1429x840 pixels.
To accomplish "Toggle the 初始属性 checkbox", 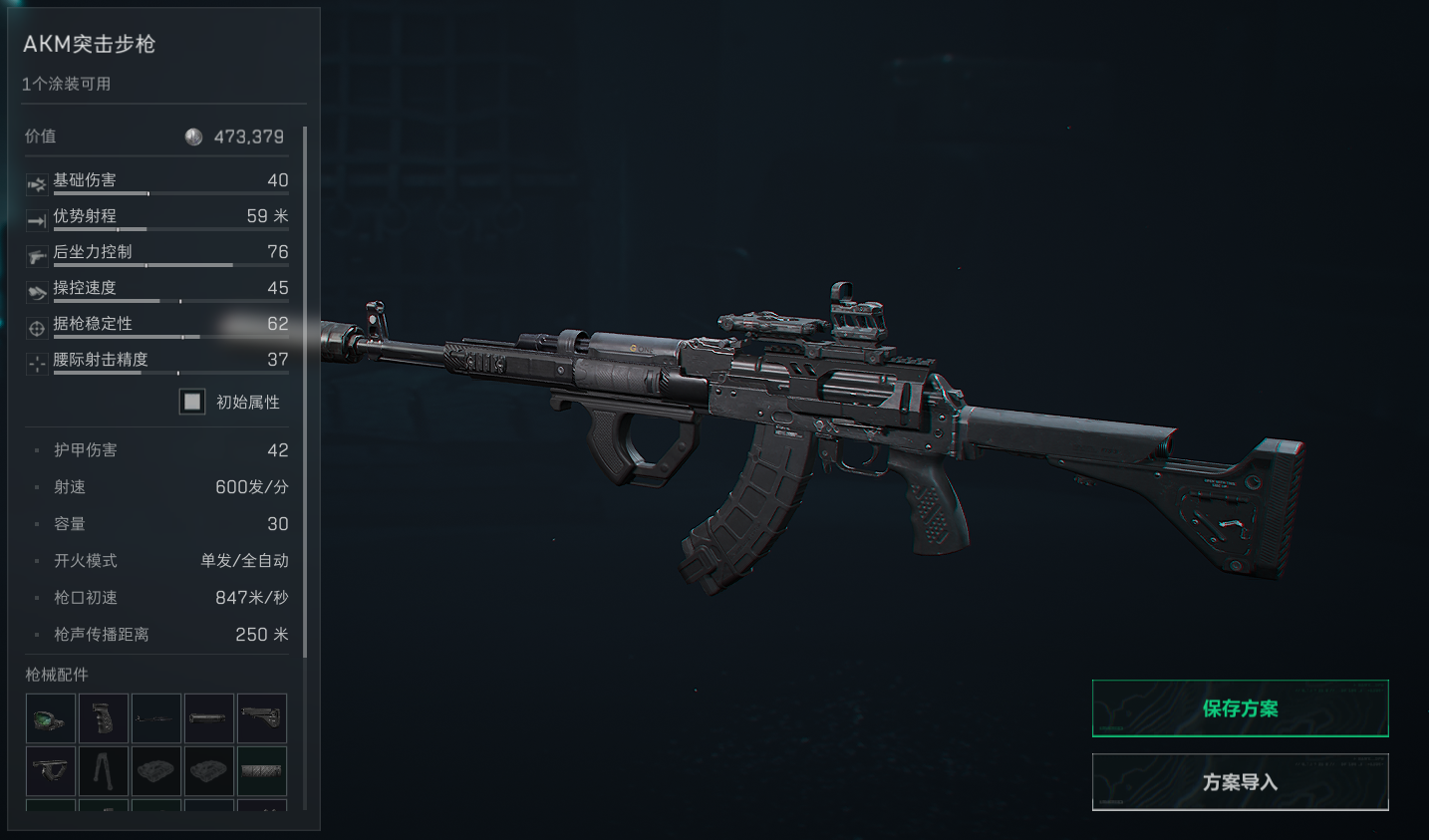I will [x=192, y=402].
